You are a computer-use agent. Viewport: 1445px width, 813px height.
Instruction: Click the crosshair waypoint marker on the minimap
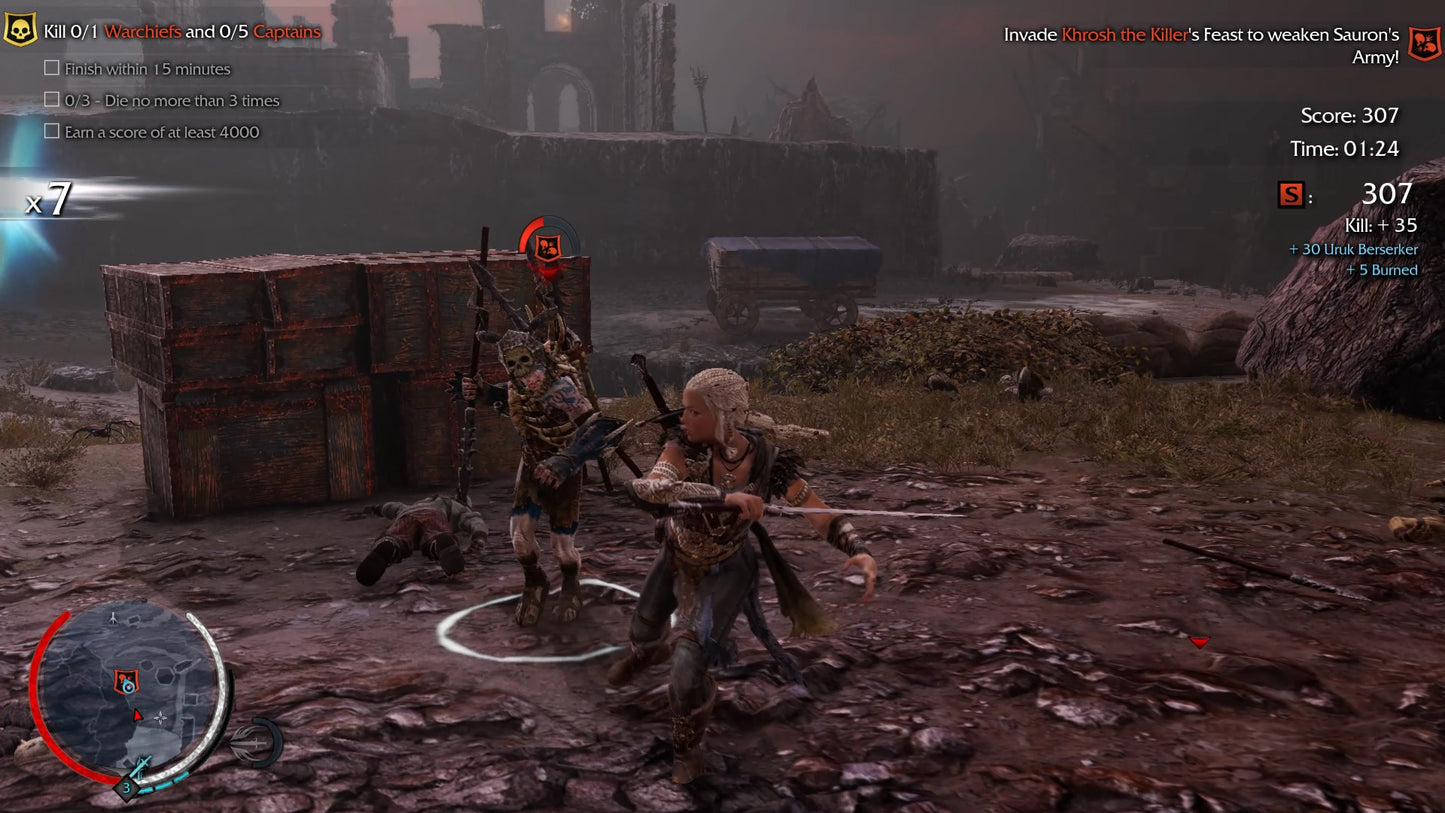coord(161,717)
